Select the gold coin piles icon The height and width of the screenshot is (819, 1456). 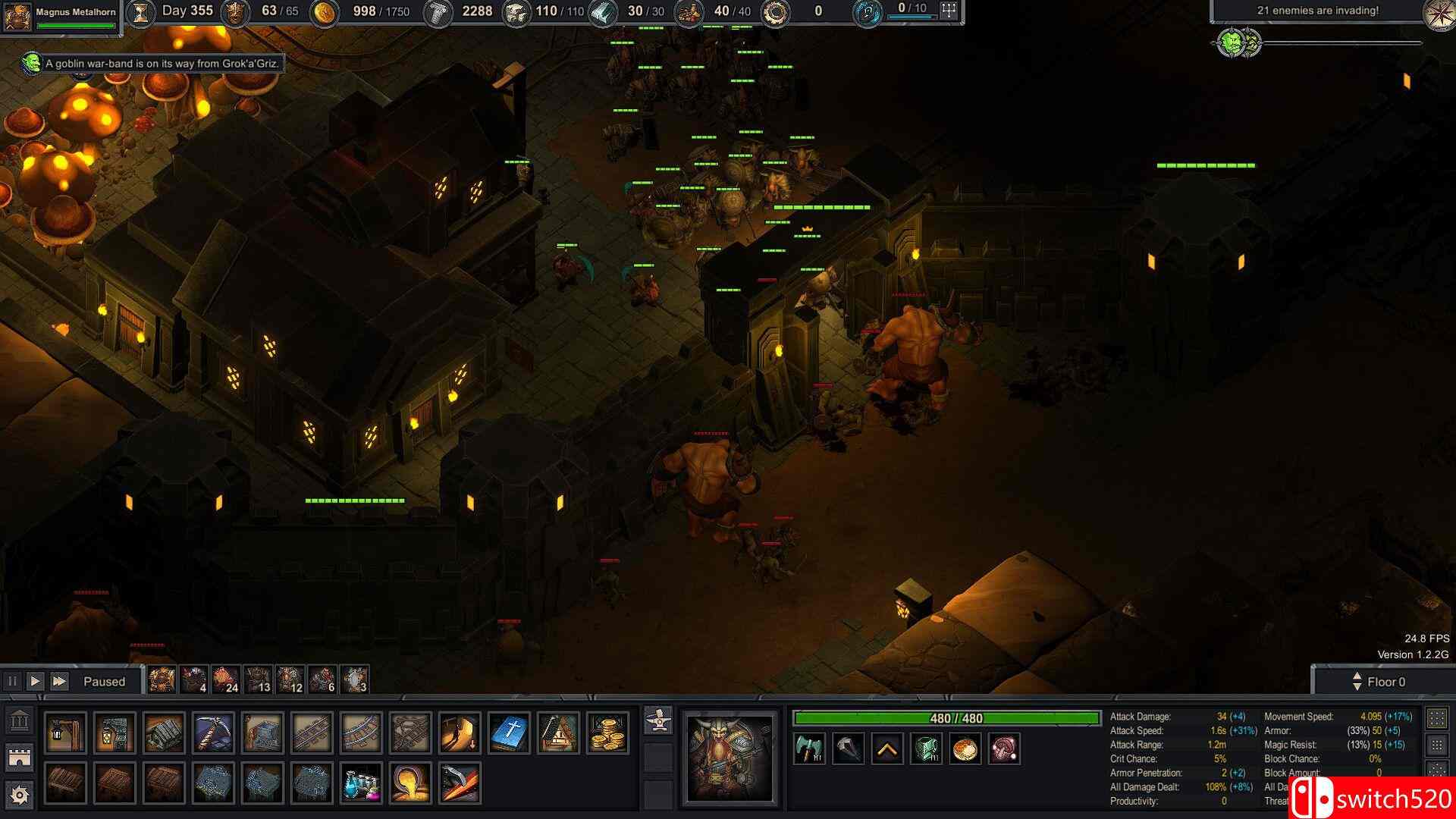pyautogui.click(x=607, y=733)
